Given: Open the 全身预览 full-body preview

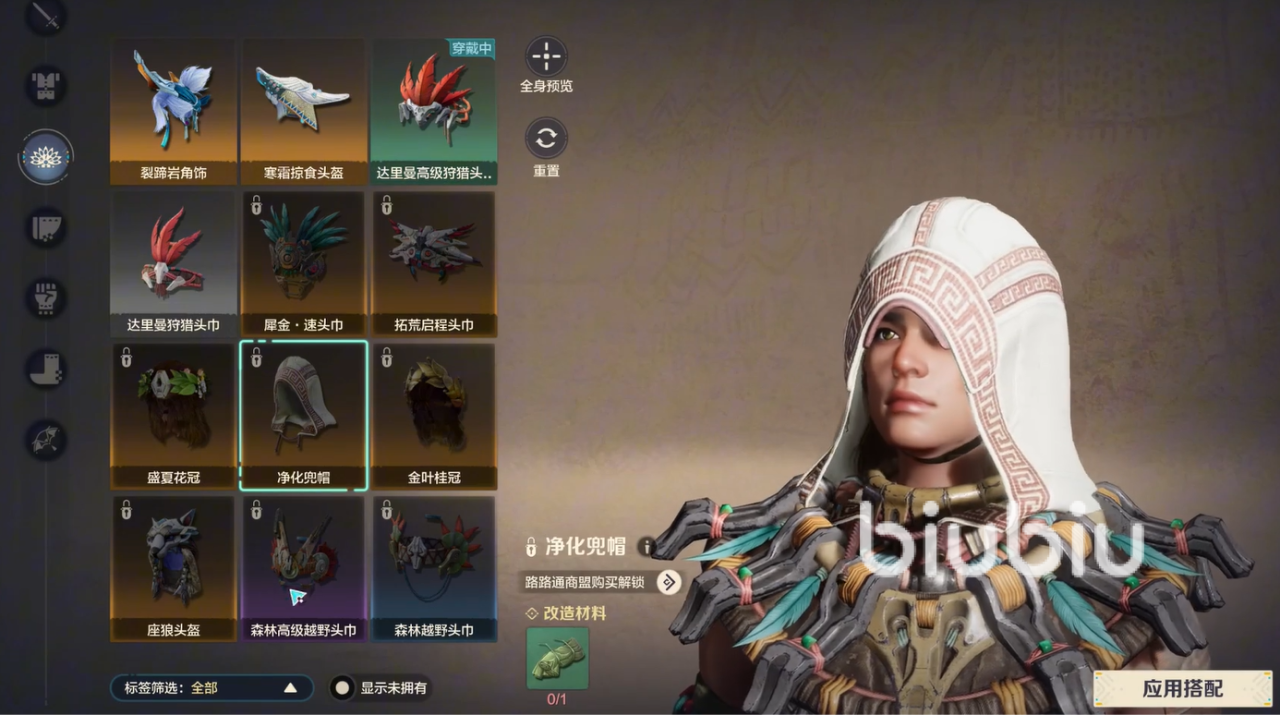Looking at the screenshot, I should (x=546, y=57).
